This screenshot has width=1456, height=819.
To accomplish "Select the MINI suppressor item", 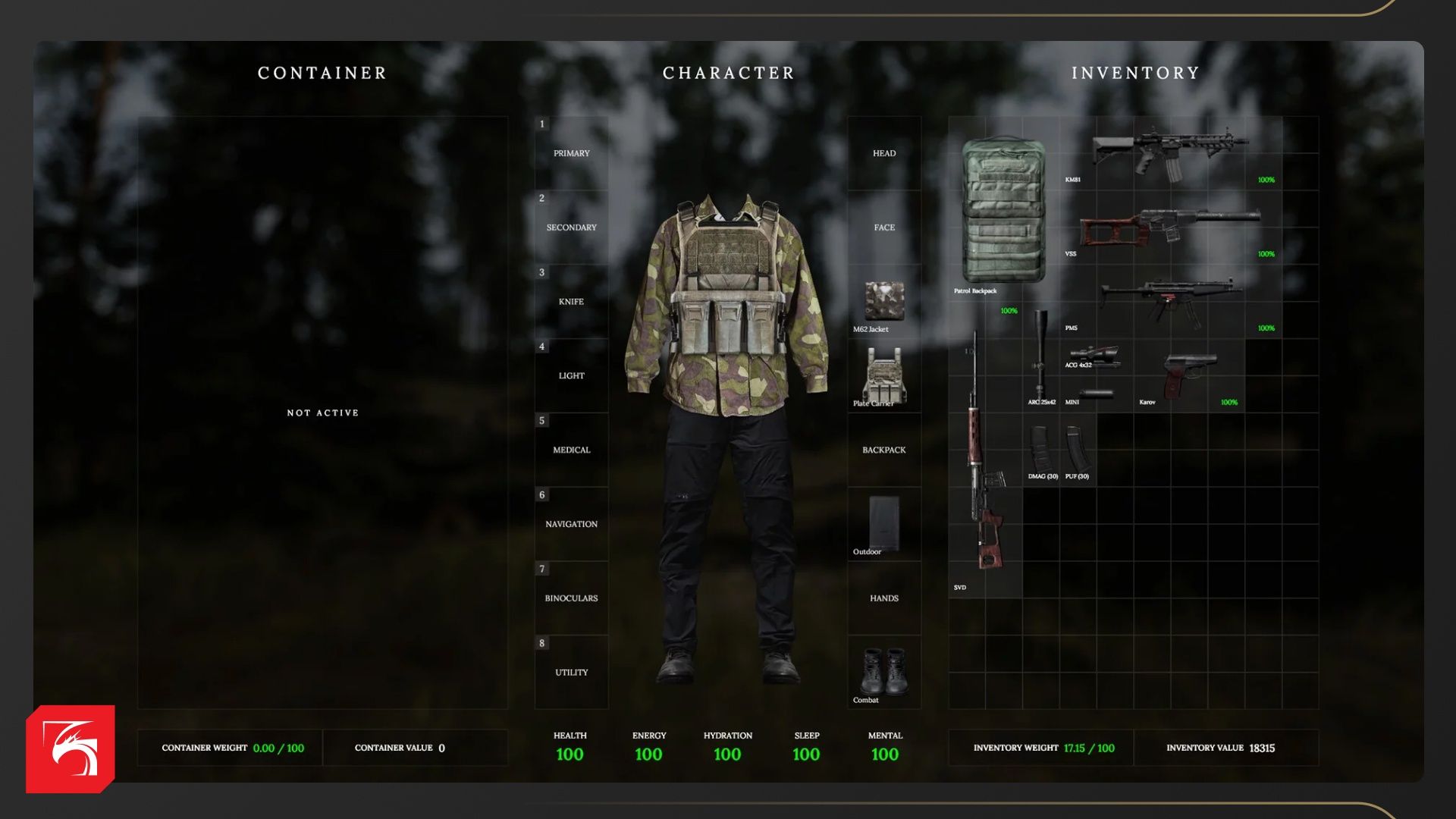I will (1095, 394).
